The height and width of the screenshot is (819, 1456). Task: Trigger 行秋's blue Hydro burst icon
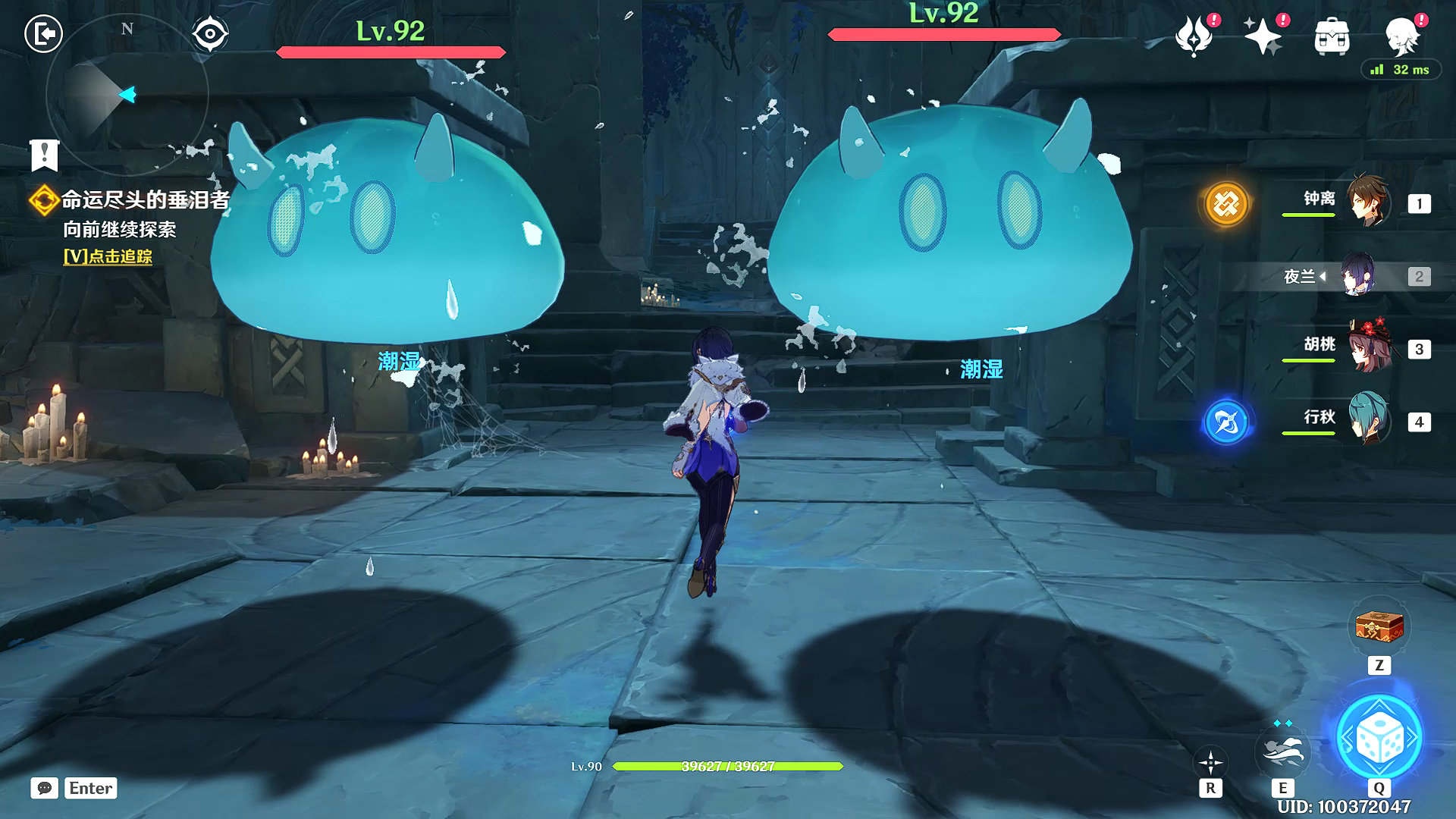point(1226,422)
